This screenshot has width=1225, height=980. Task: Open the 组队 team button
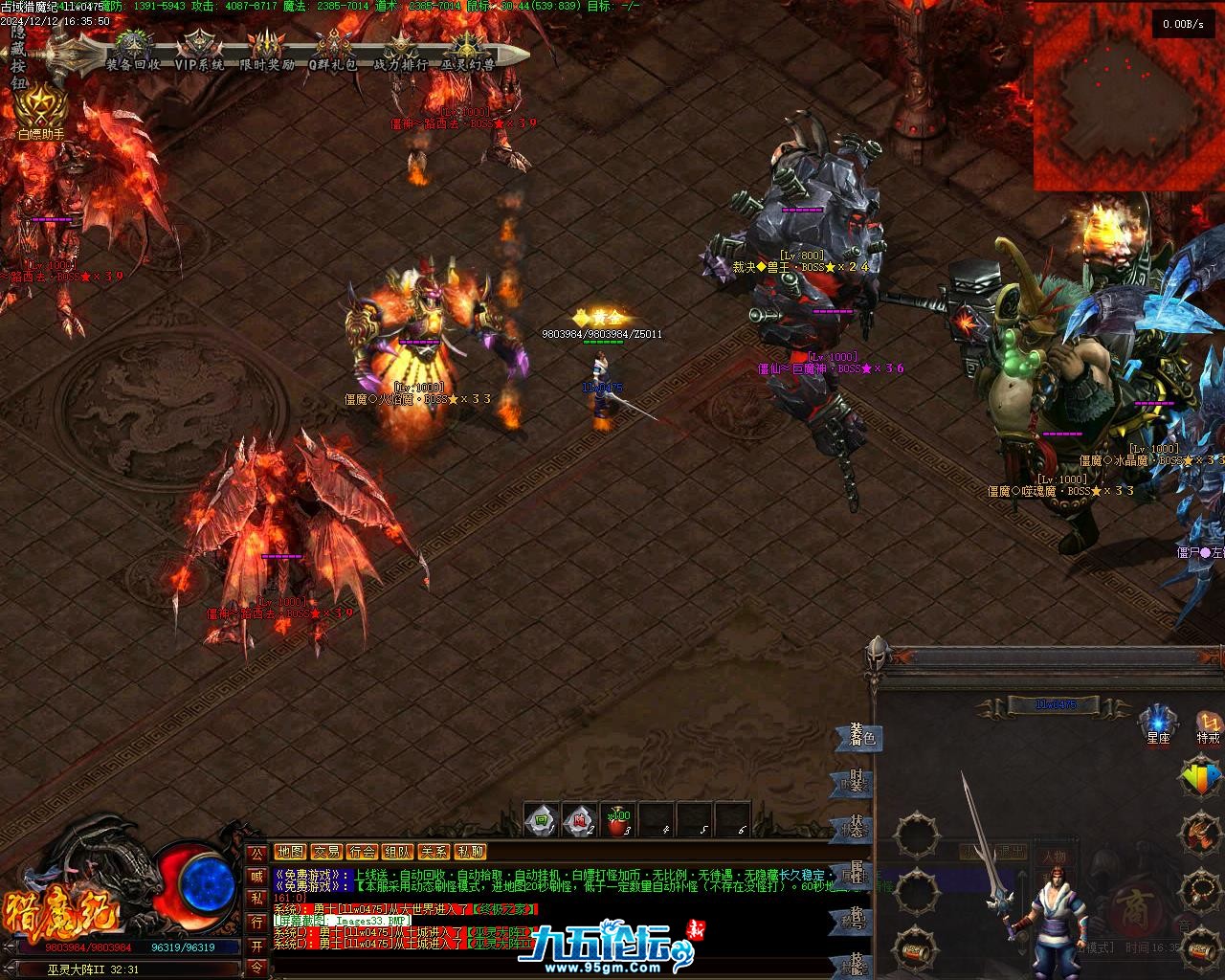point(397,852)
